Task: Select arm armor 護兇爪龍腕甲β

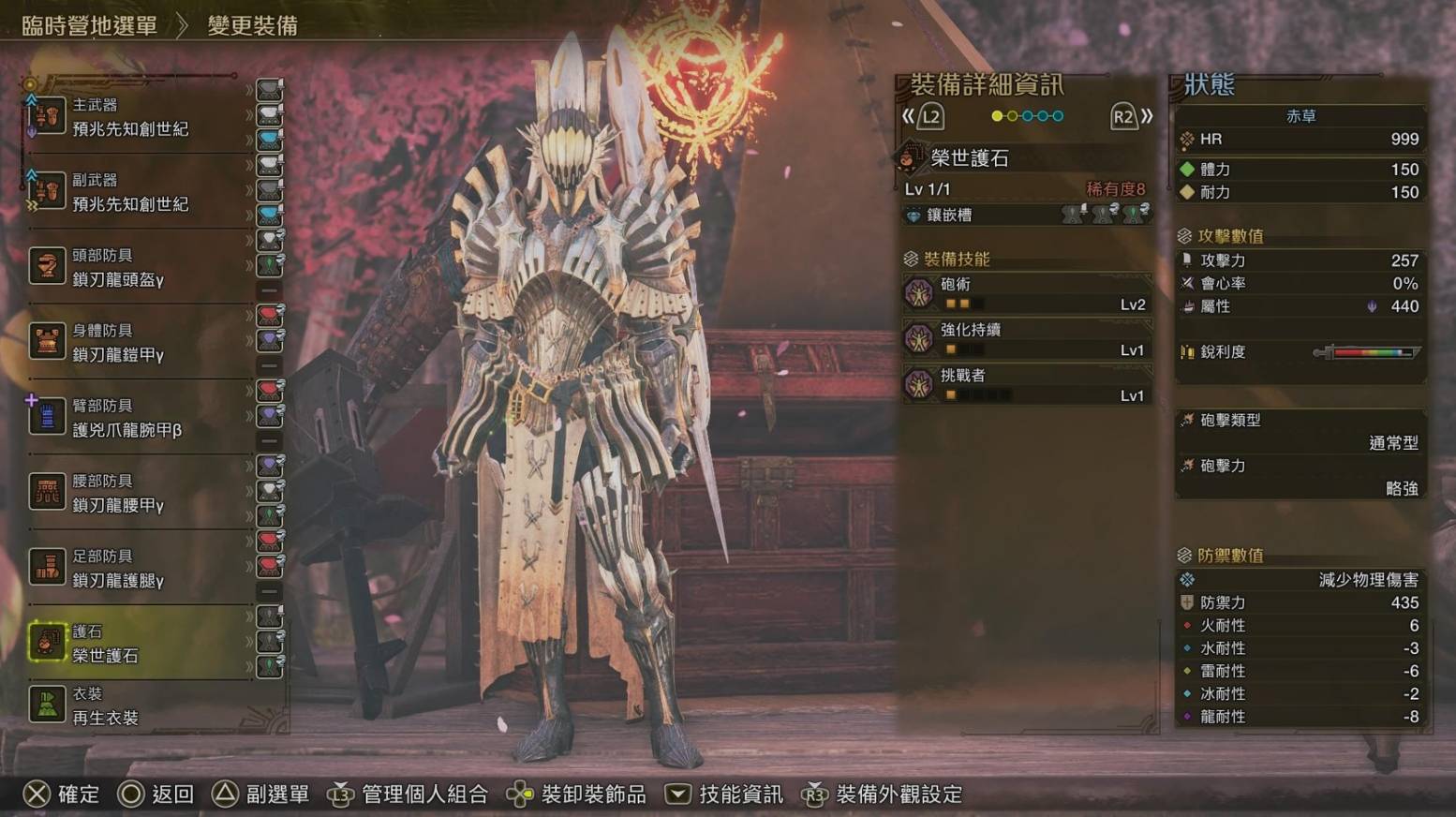Action: (131, 418)
